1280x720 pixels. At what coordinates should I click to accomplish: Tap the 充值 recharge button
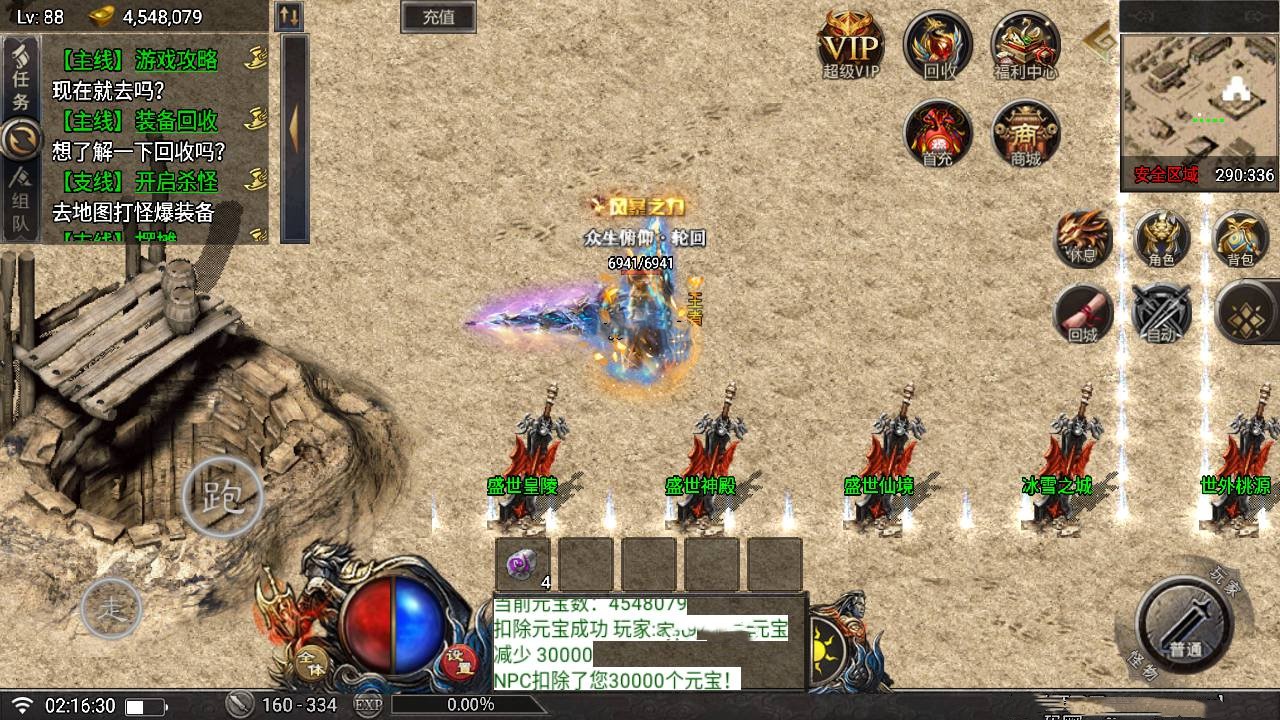click(438, 17)
